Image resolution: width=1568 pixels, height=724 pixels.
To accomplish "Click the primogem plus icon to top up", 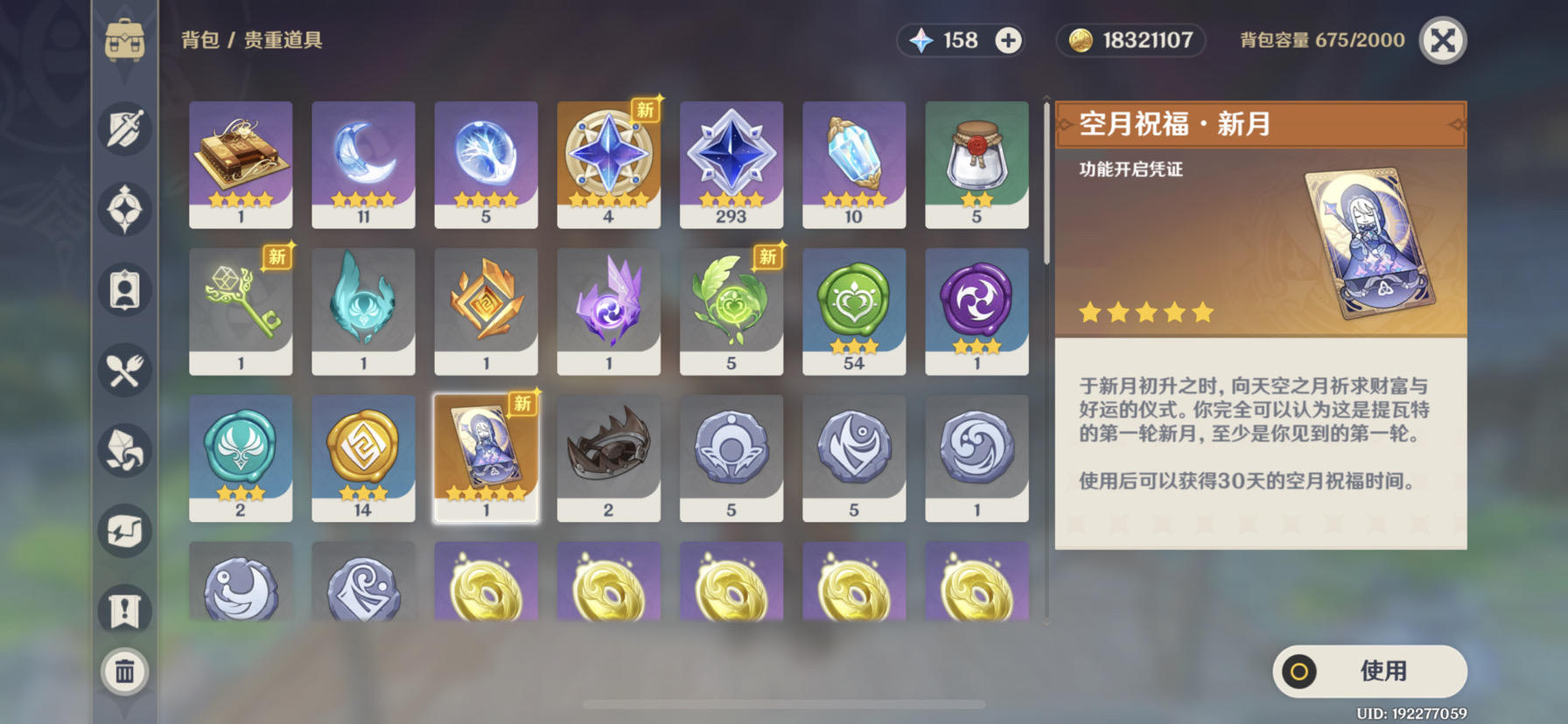I will [1009, 40].
